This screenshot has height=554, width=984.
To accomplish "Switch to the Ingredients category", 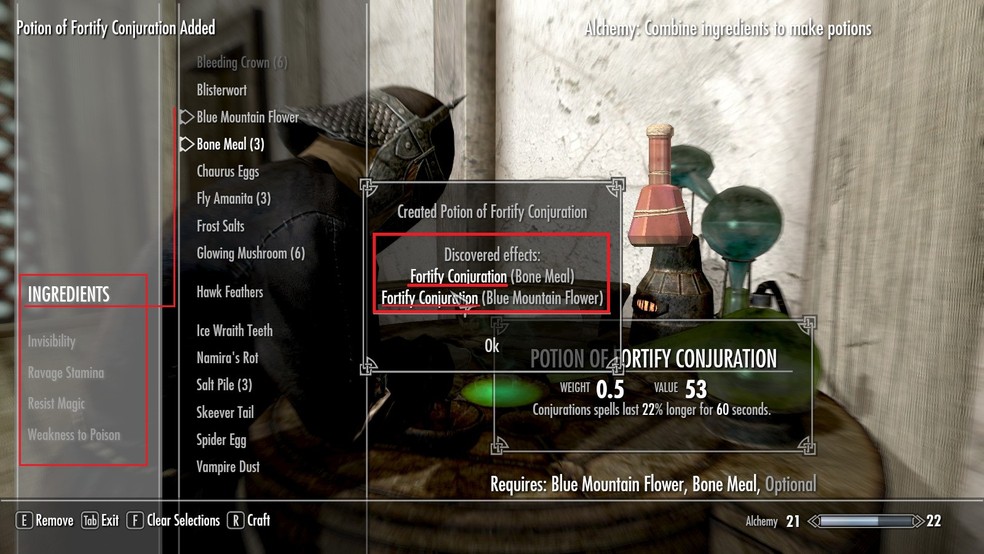I will coord(69,294).
